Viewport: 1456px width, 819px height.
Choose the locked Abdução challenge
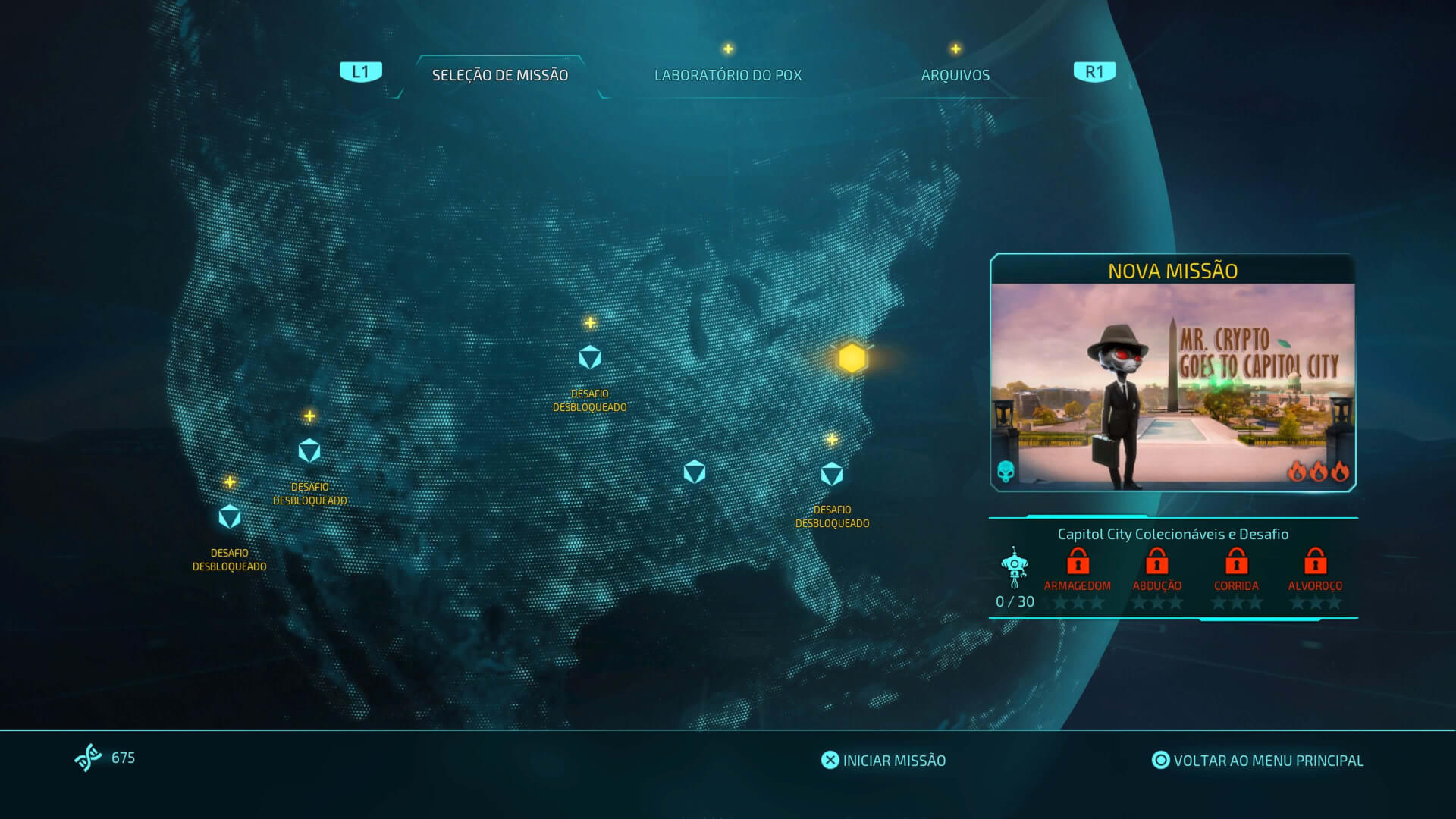(1156, 563)
